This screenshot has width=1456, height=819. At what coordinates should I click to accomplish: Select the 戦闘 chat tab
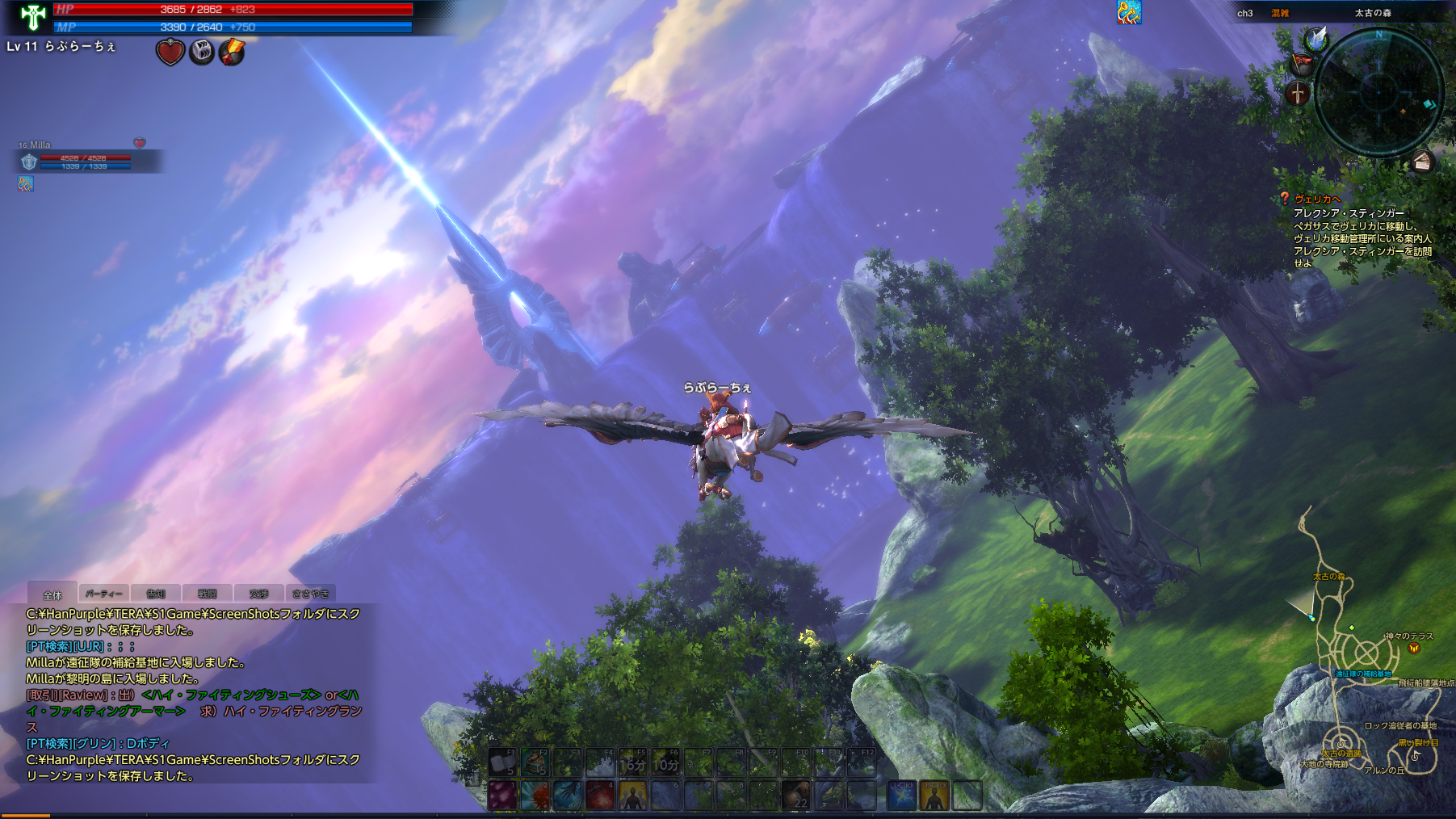[208, 594]
